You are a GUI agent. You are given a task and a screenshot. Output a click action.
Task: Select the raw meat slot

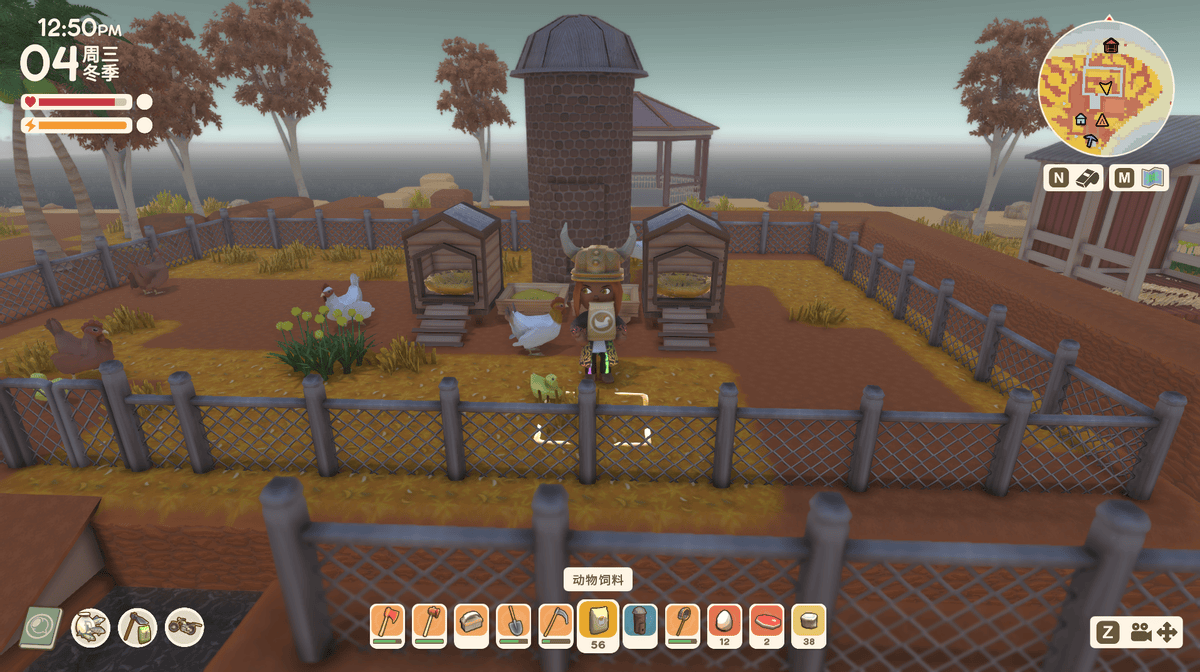point(767,621)
